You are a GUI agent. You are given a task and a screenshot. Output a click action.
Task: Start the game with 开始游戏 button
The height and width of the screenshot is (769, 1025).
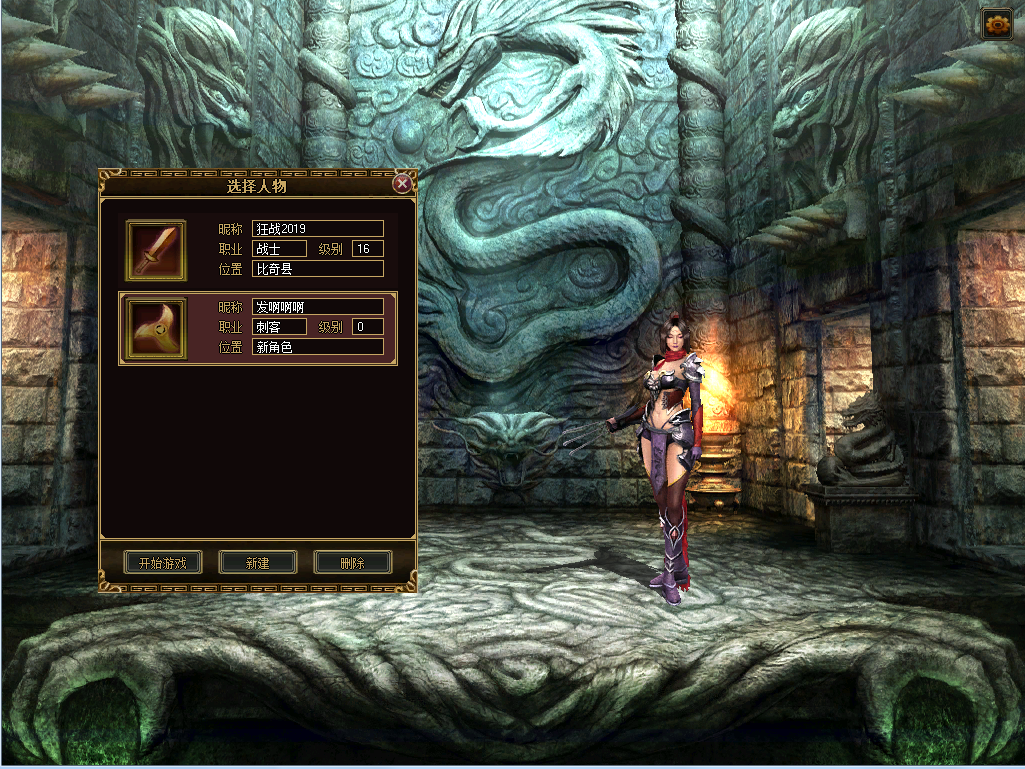pyautogui.click(x=163, y=562)
